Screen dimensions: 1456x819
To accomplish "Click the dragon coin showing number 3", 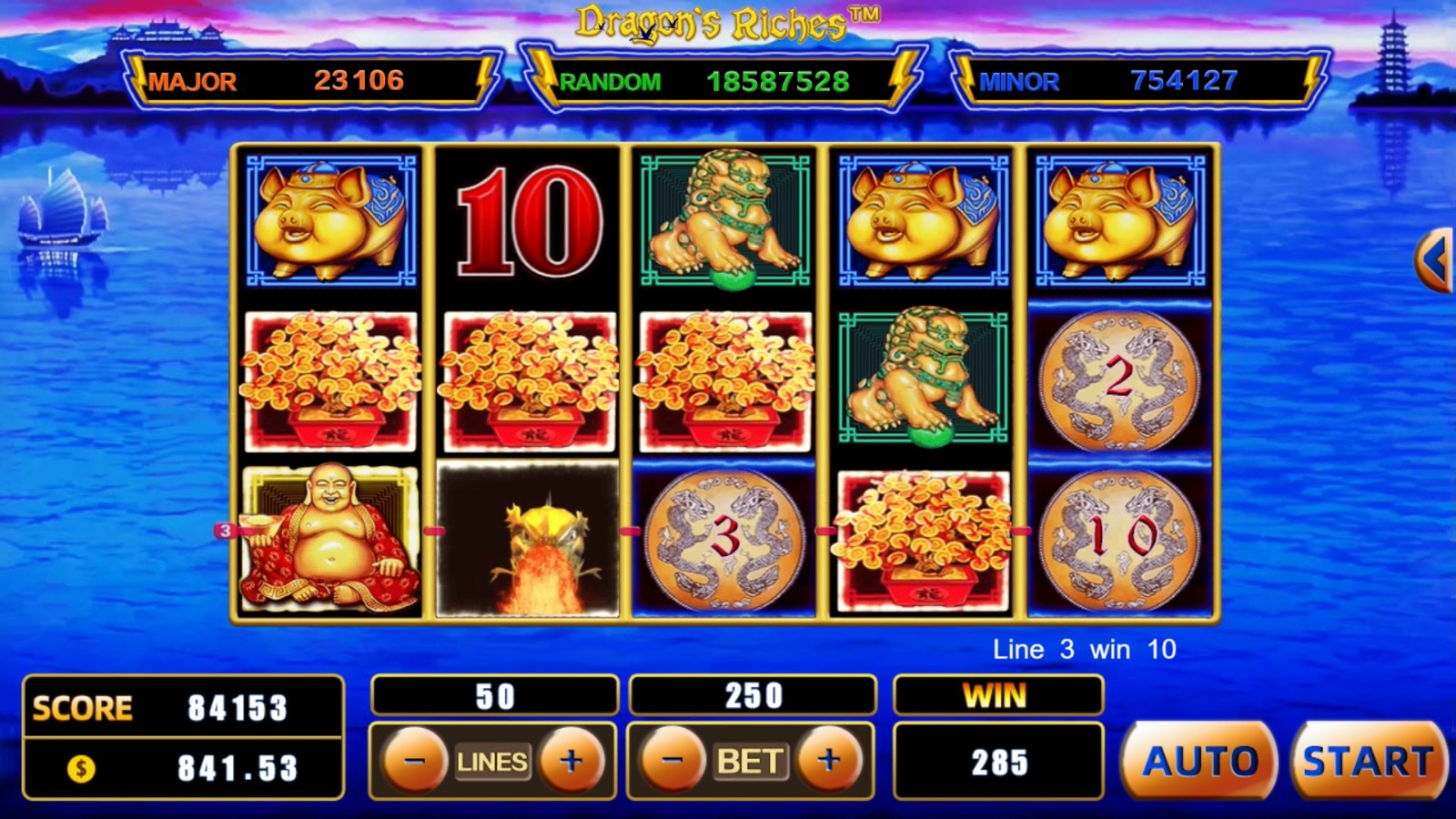I will (723, 541).
